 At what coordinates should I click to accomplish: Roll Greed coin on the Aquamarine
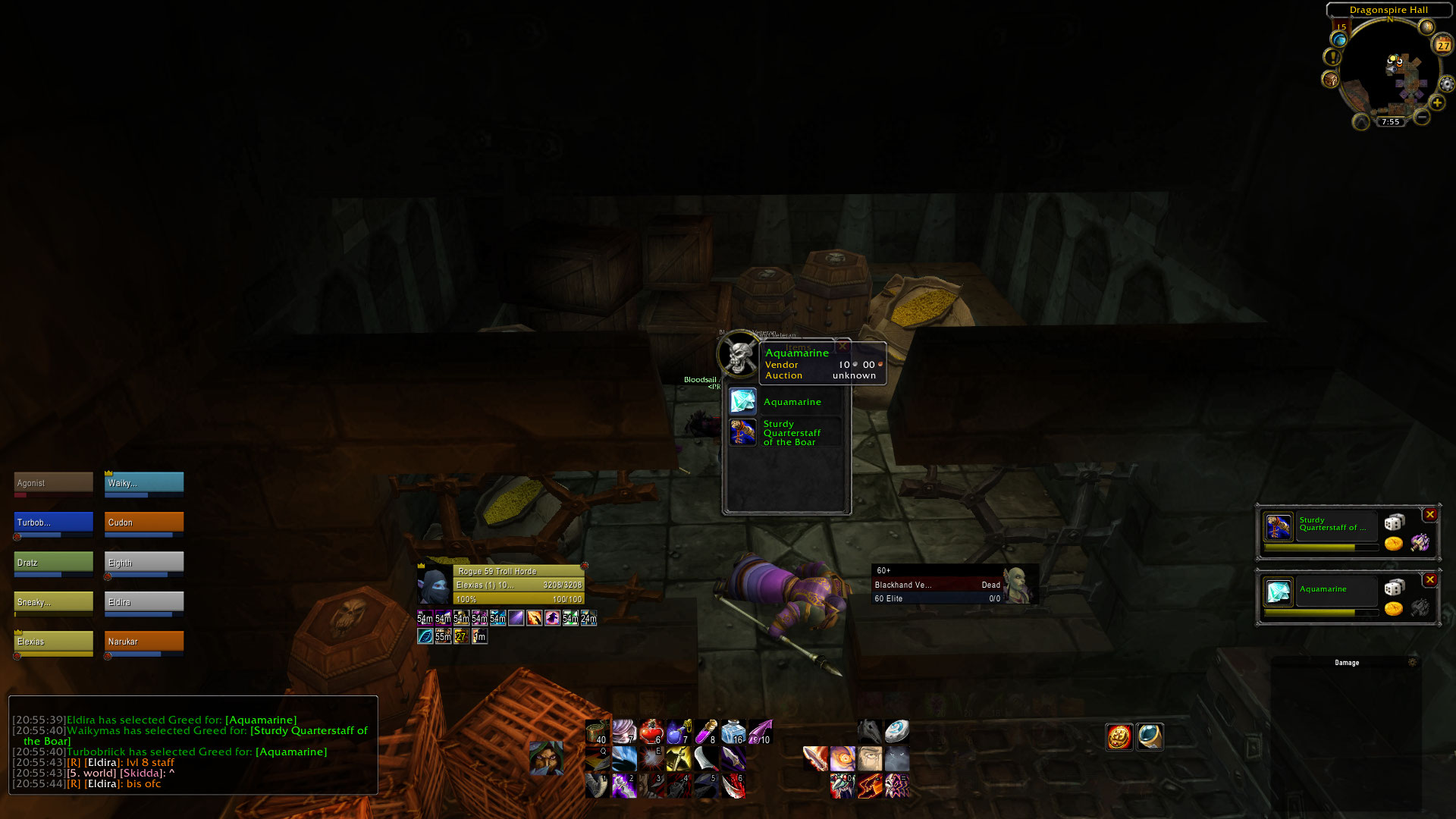point(1394,610)
